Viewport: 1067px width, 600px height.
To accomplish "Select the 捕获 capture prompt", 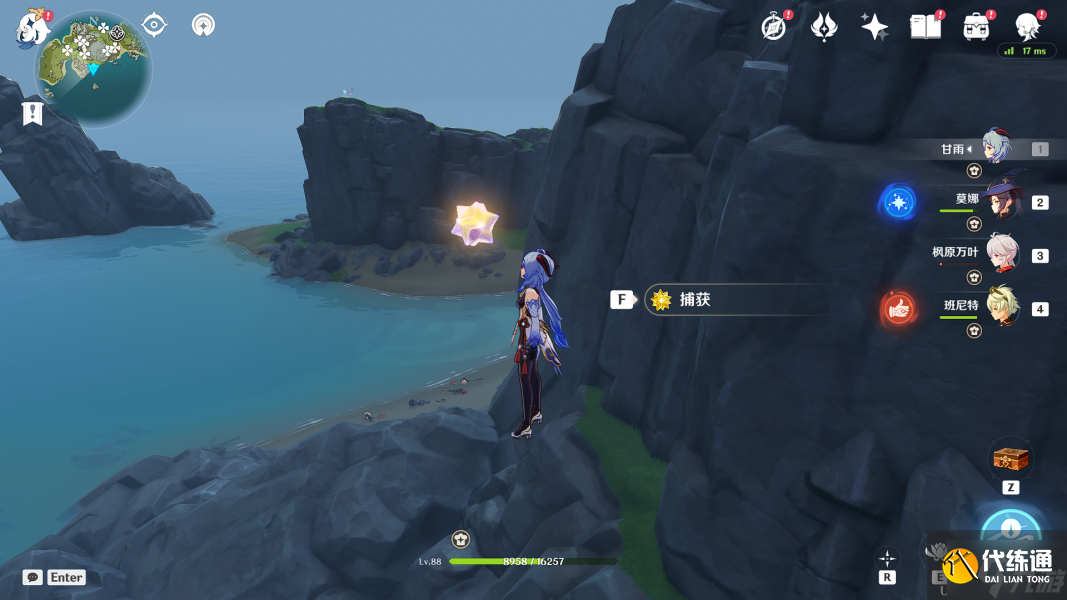I will [735, 299].
